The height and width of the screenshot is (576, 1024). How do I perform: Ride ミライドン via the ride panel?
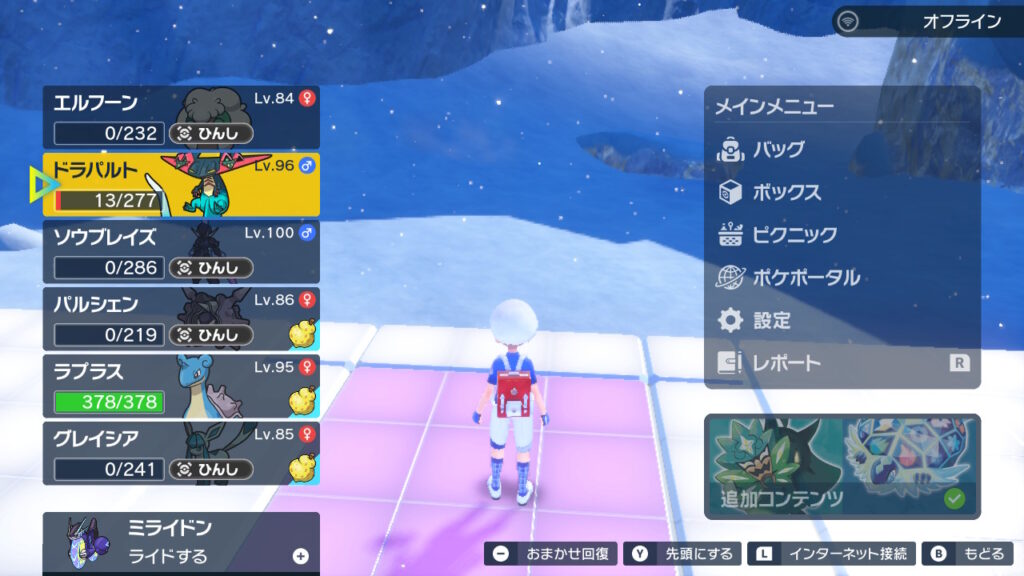point(181,542)
